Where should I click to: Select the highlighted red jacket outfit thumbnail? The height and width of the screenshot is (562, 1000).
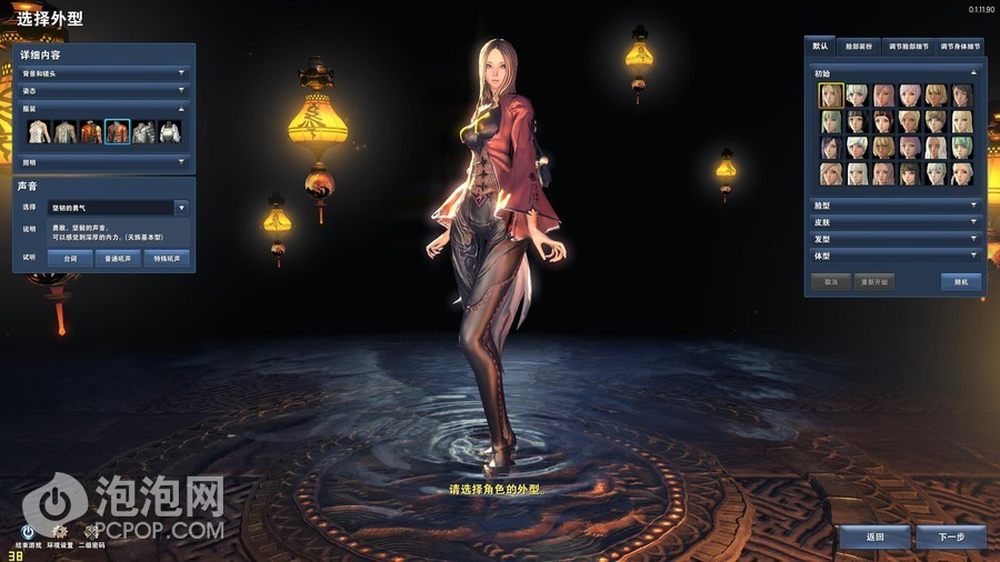point(117,132)
